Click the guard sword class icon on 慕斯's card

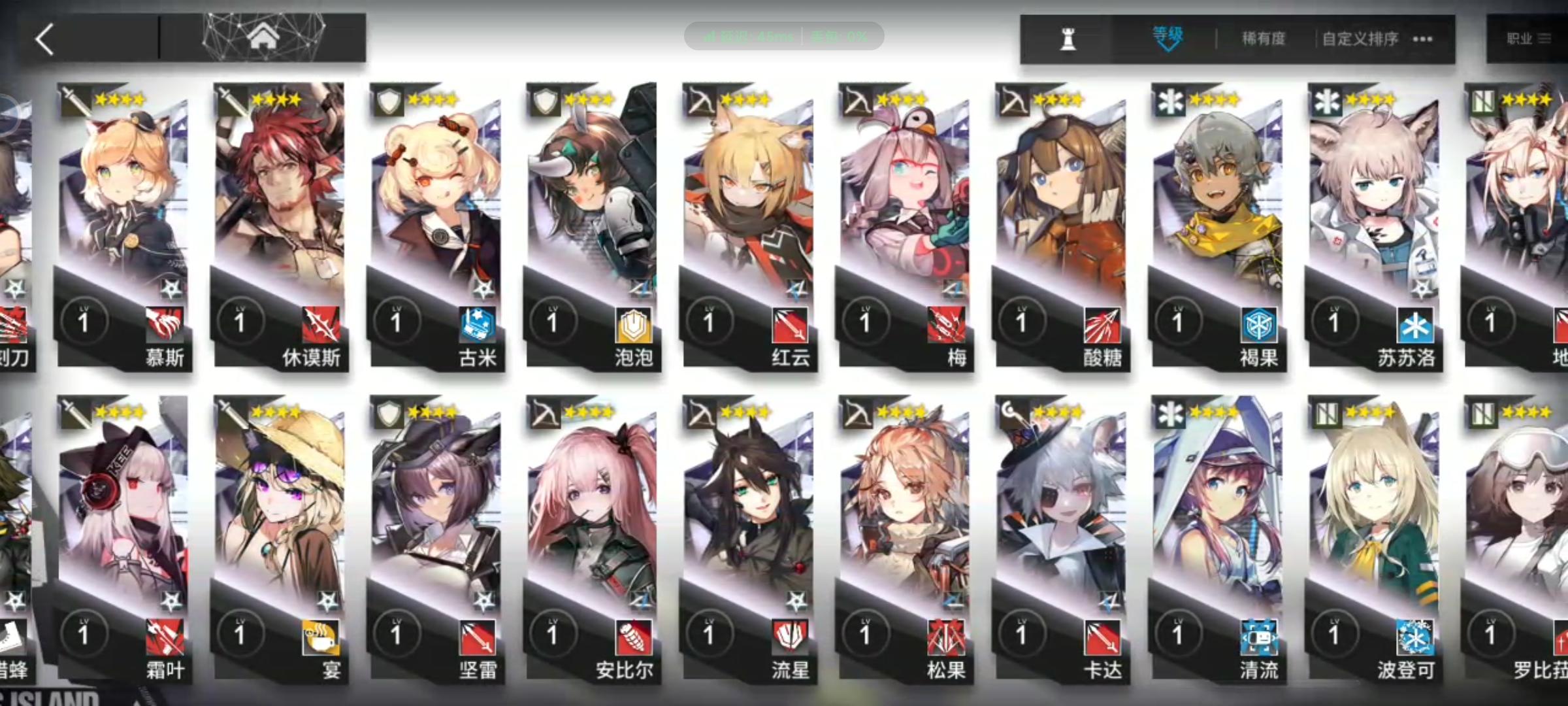pyautogui.click(x=74, y=99)
